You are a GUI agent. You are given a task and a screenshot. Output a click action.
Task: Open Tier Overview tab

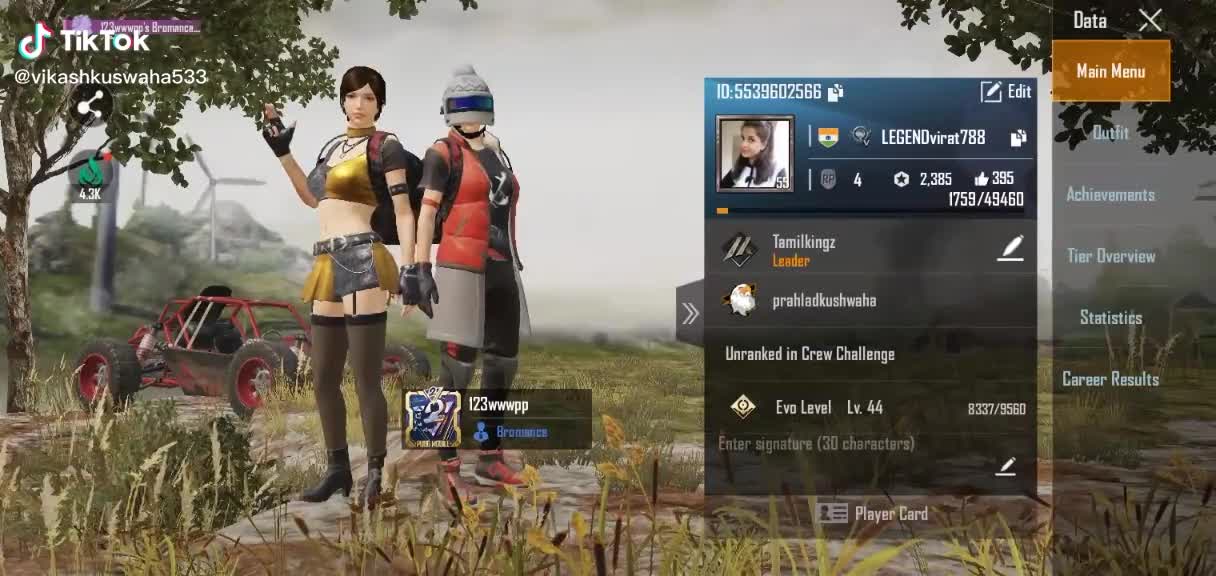click(x=1110, y=256)
